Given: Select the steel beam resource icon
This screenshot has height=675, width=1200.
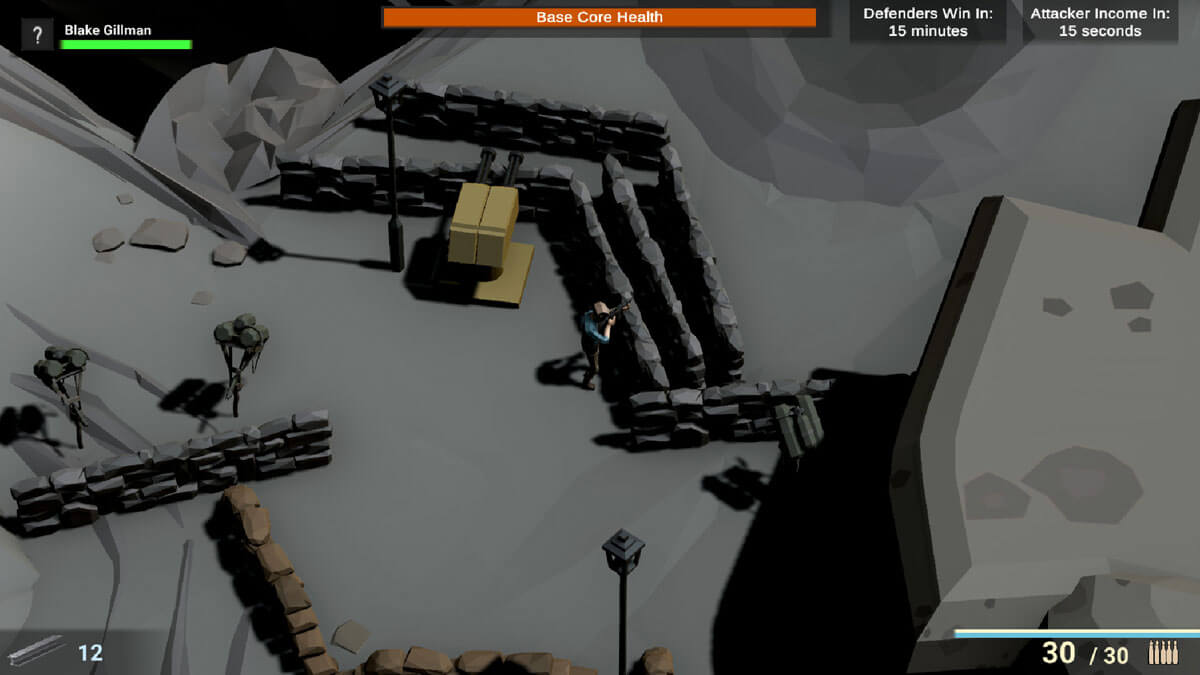Looking at the screenshot, I should pos(36,651).
